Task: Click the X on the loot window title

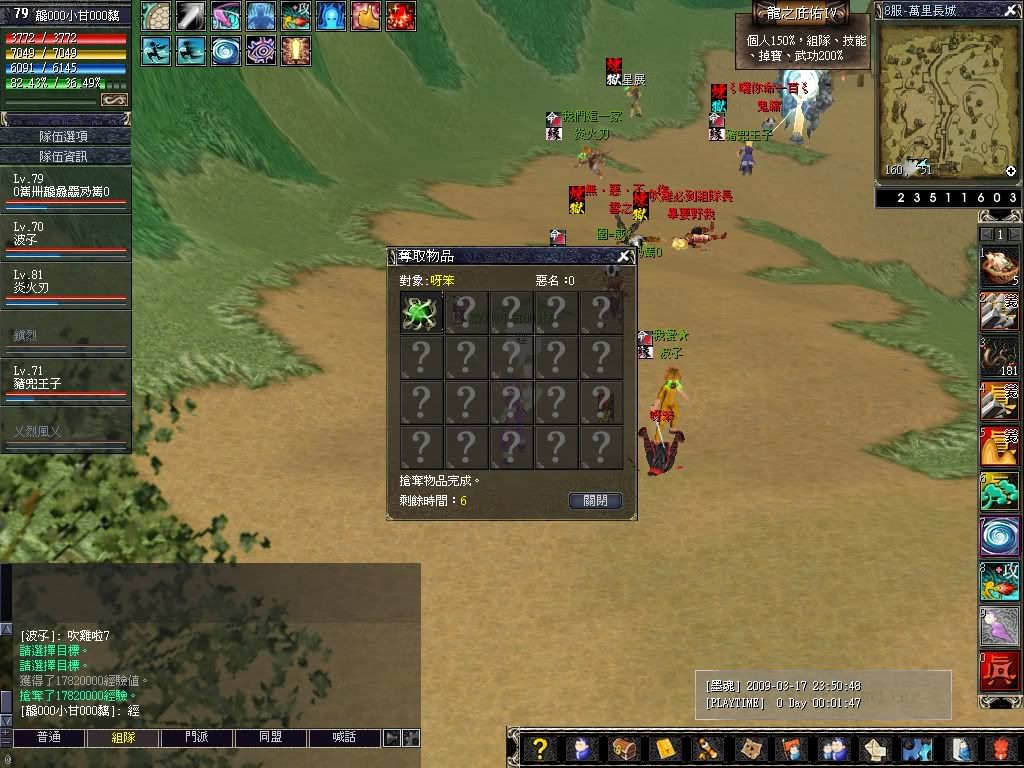Action: click(624, 256)
